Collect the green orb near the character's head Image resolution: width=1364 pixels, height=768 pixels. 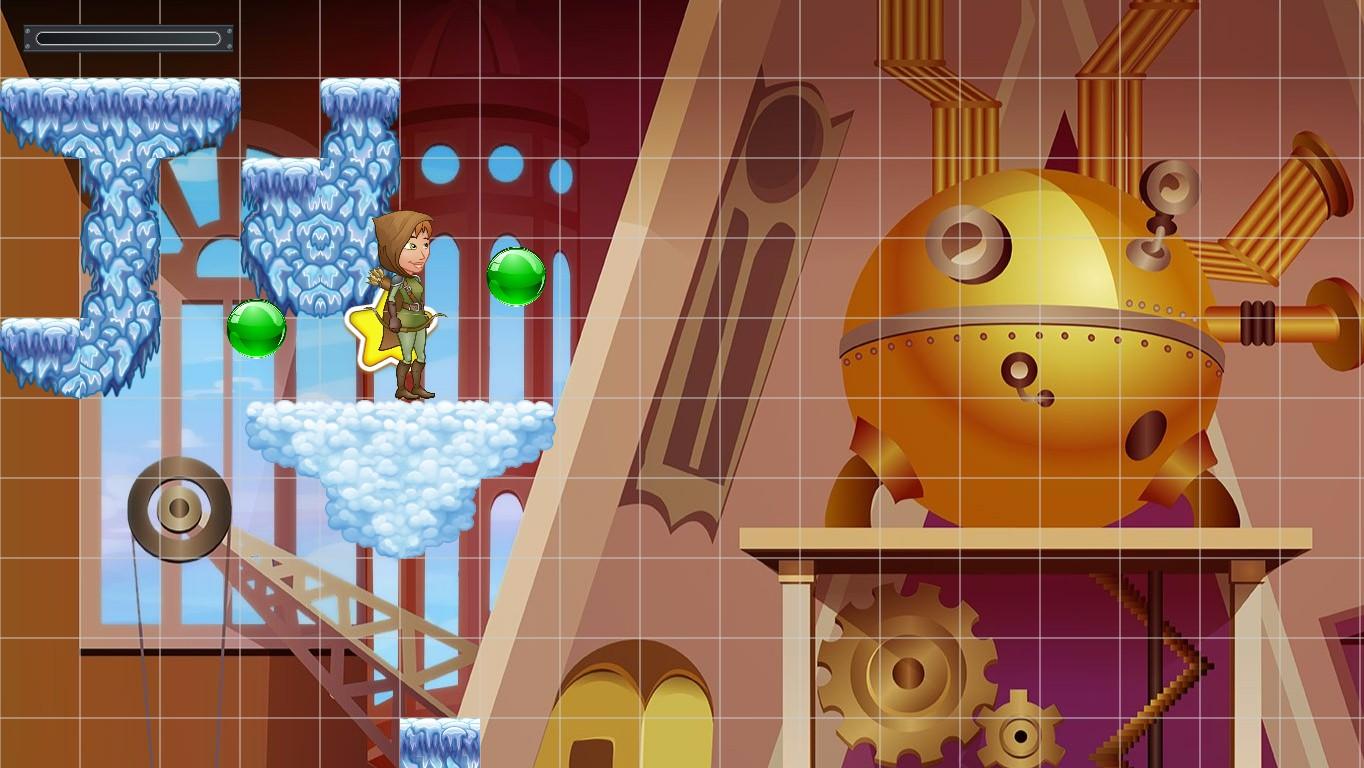515,277
